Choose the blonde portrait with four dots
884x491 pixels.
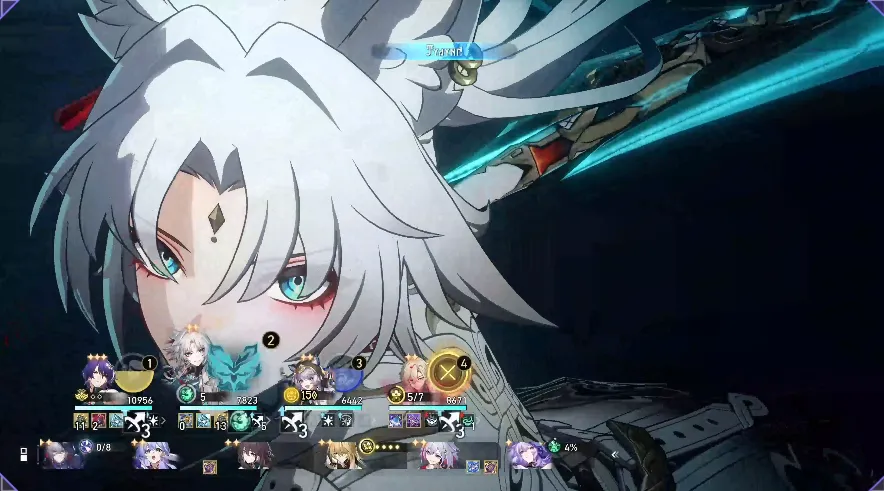pos(342,456)
